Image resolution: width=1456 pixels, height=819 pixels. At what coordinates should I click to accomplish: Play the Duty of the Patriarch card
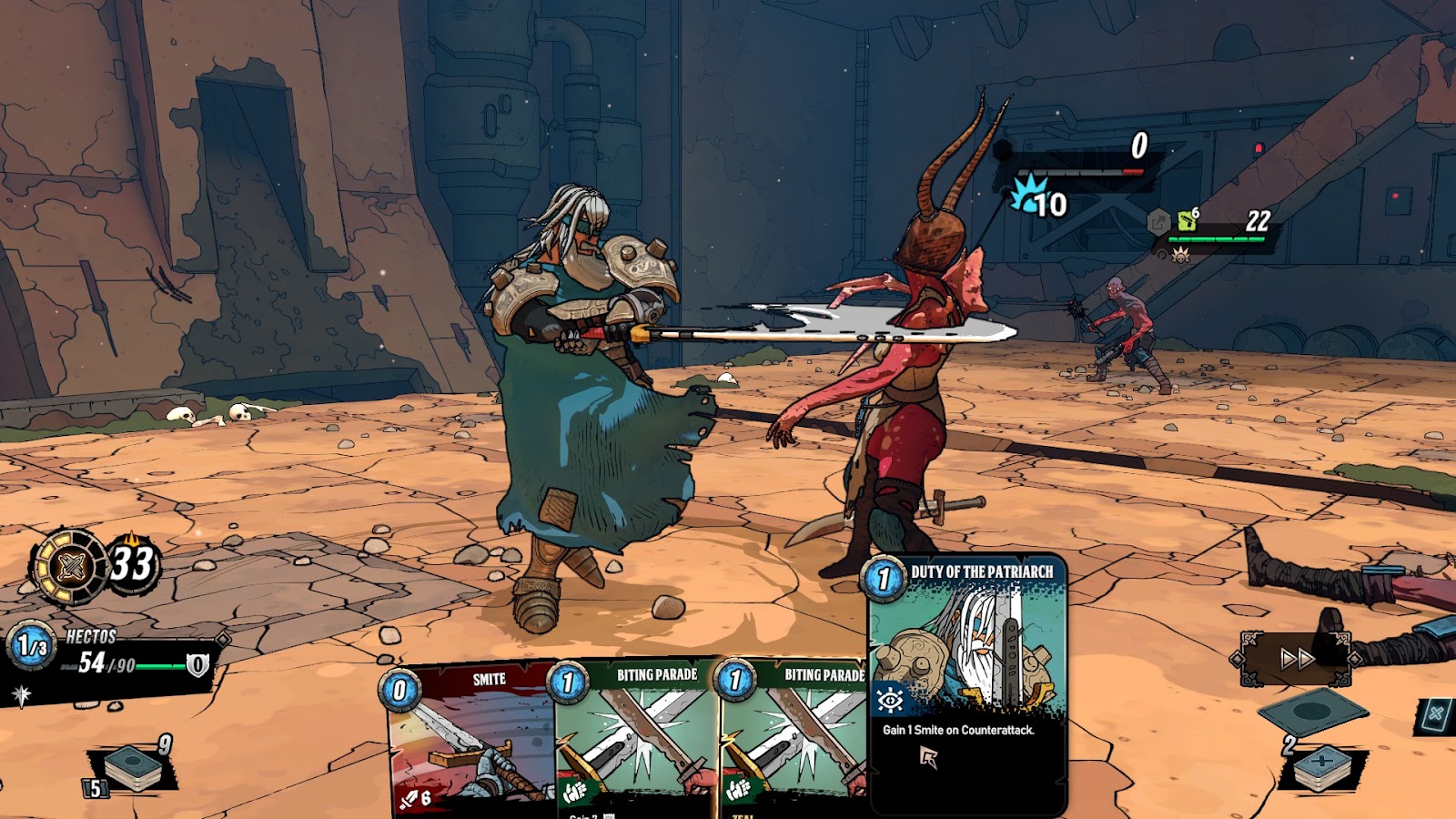[966, 682]
